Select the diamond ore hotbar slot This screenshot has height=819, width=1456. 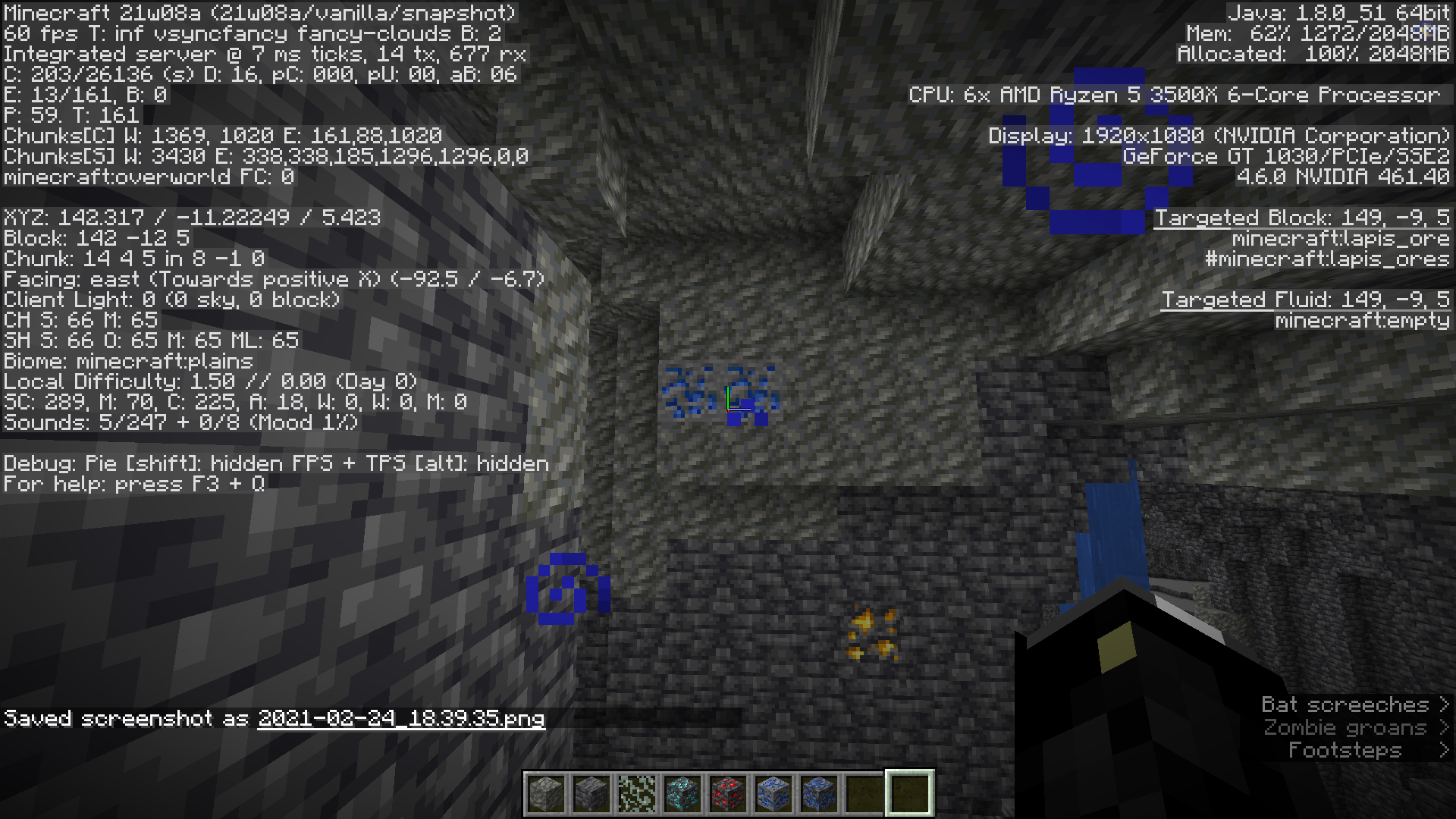tap(682, 793)
